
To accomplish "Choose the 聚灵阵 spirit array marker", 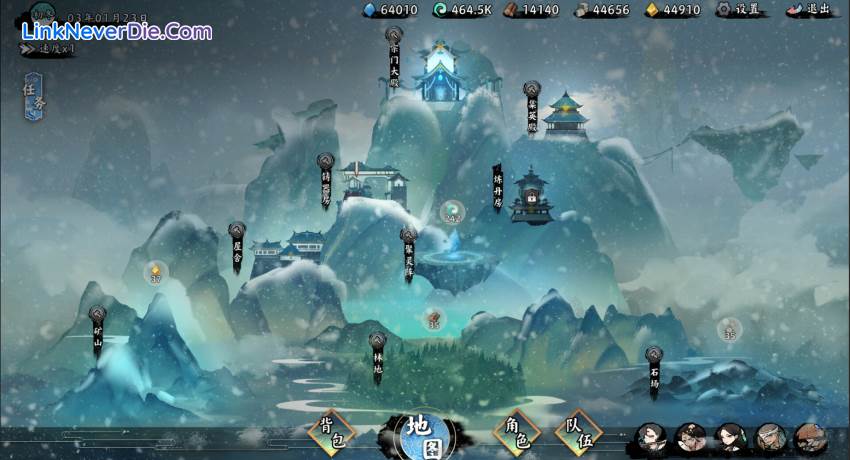I will point(408,256).
